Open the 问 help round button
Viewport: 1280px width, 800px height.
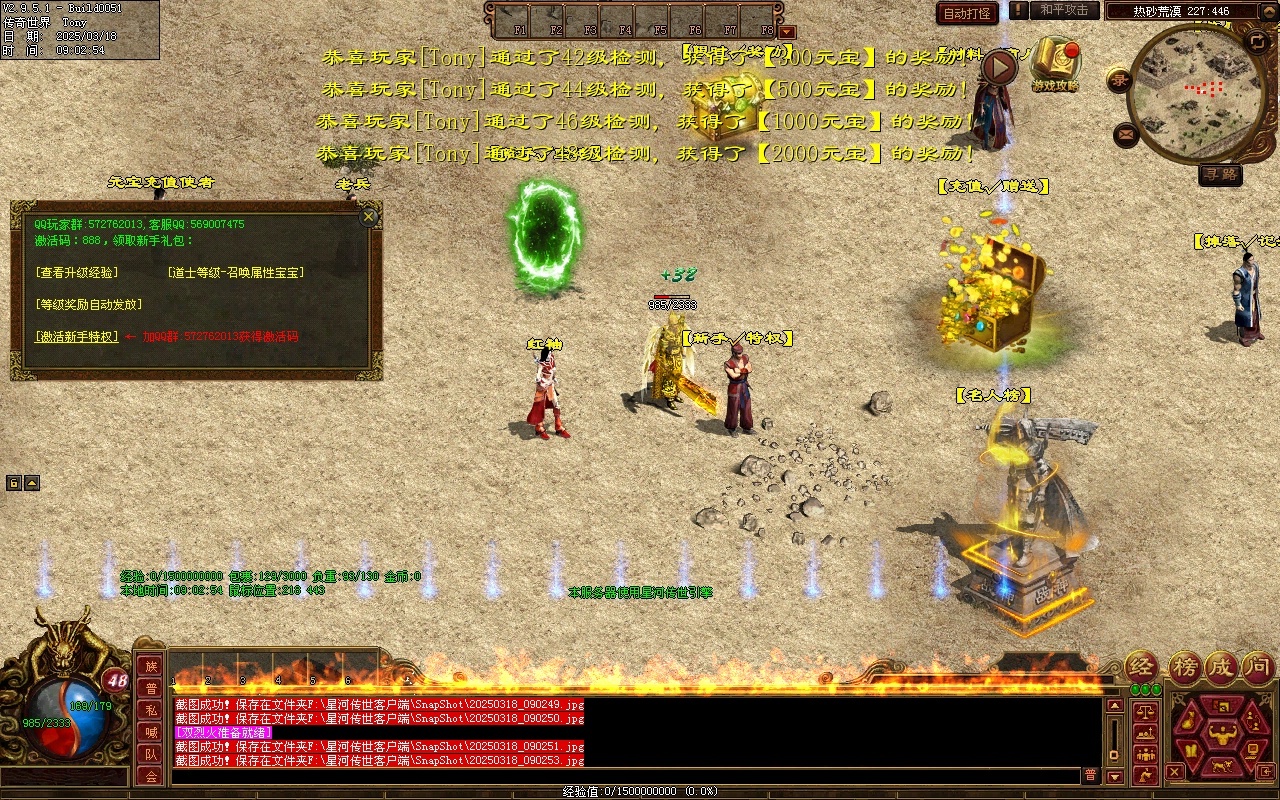coord(1257,667)
